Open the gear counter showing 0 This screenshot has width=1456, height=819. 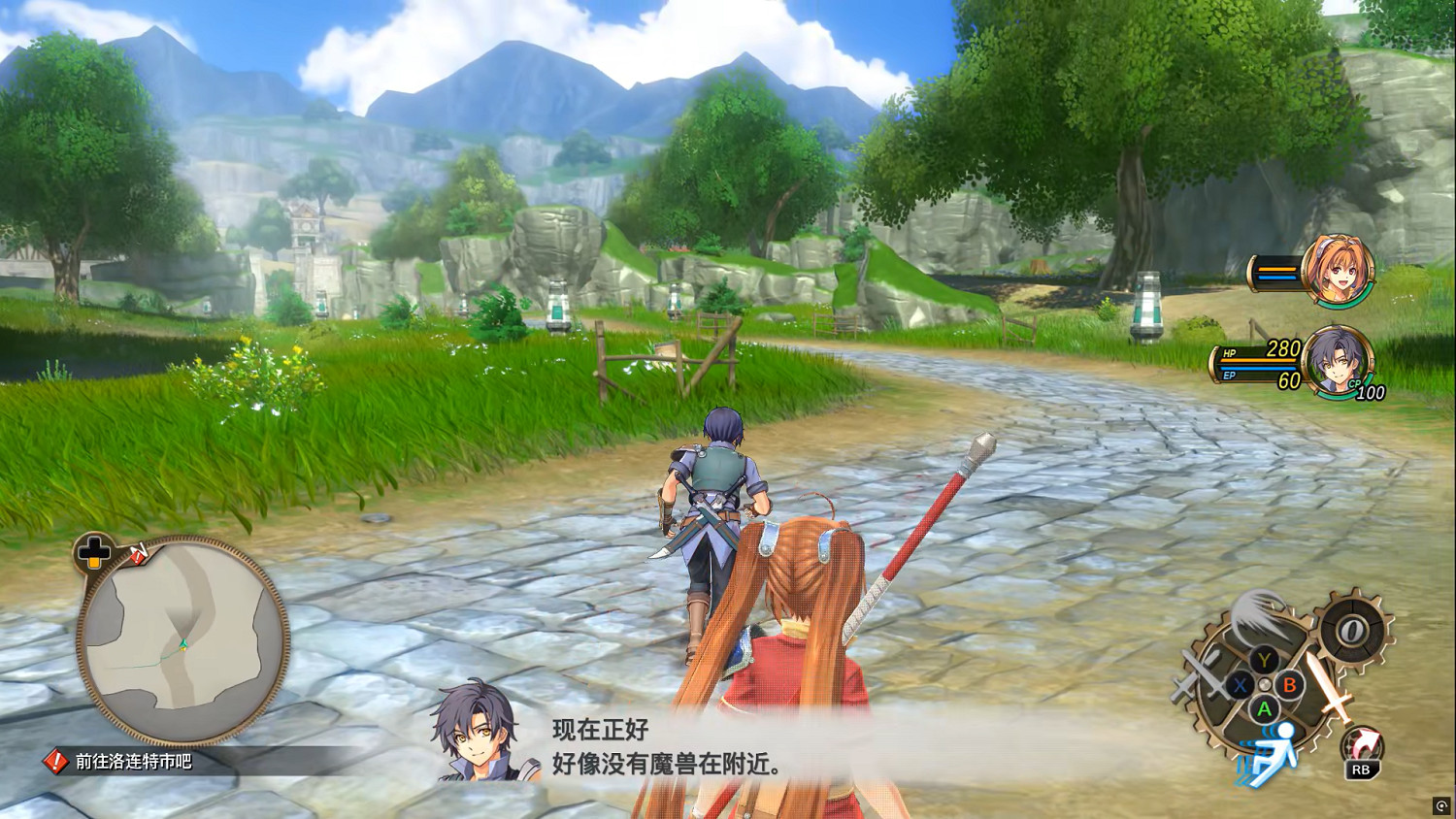[x=1350, y=629]
